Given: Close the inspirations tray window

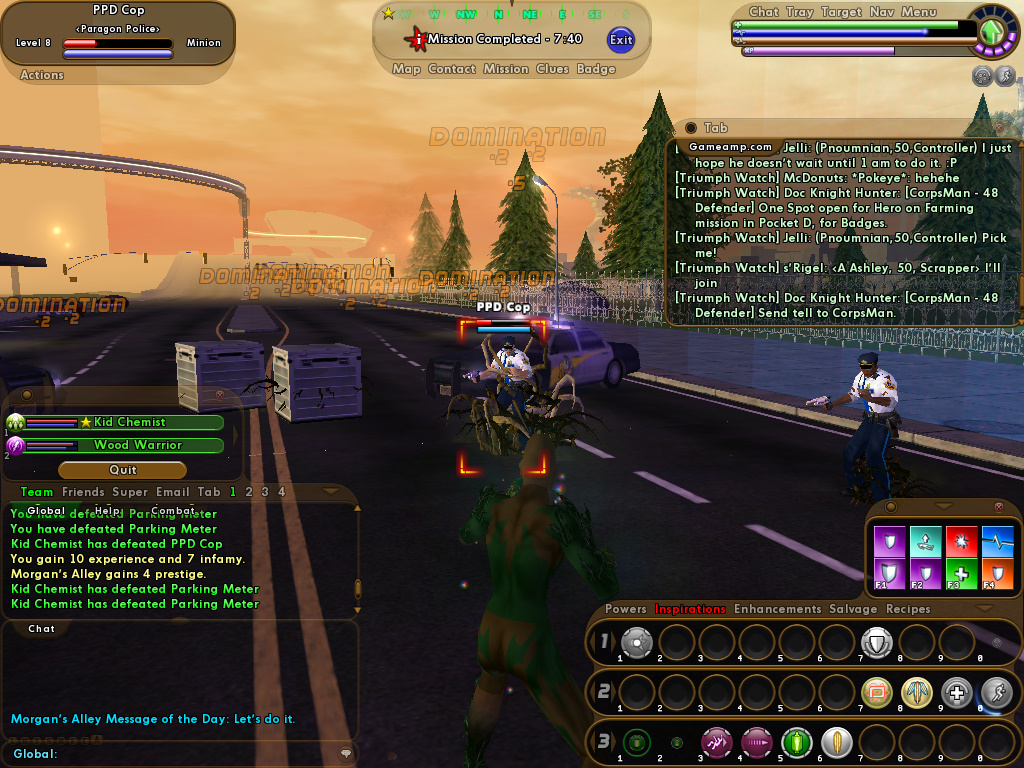Looking at the screenshot, I should click(x=999, y=507).
